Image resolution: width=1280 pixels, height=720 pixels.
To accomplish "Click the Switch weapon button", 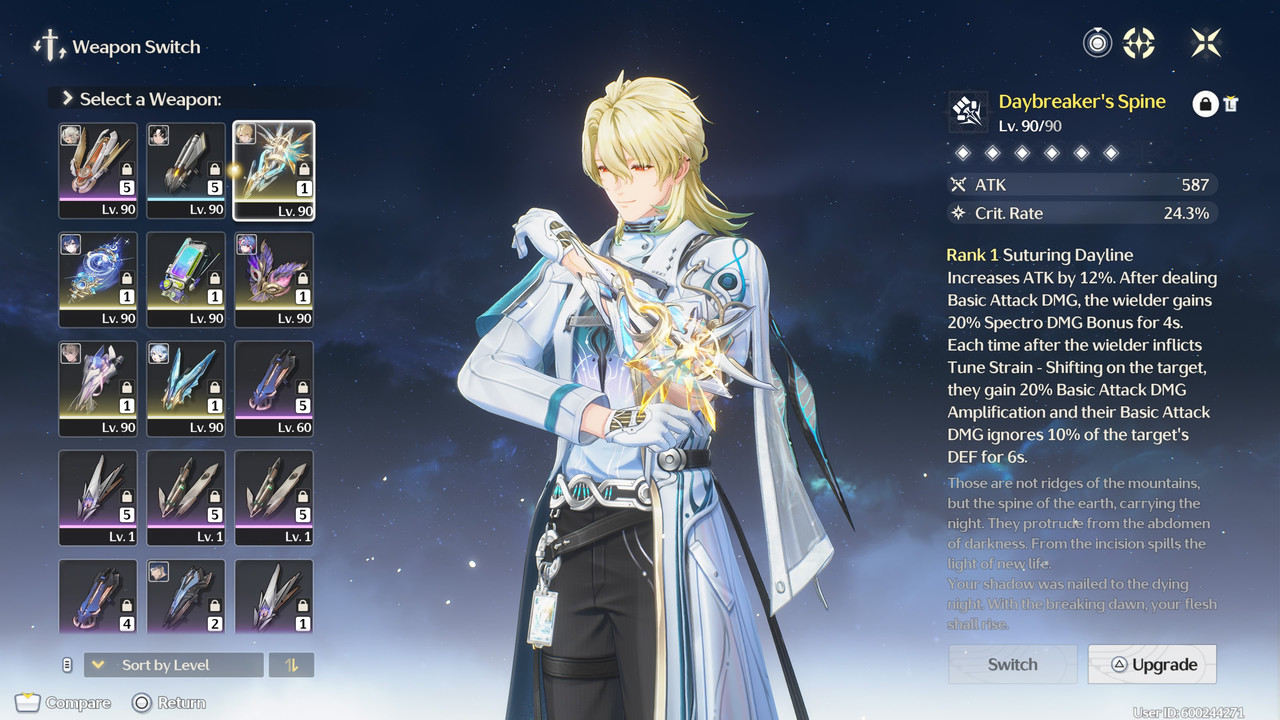I will (x=1012, y=664).
